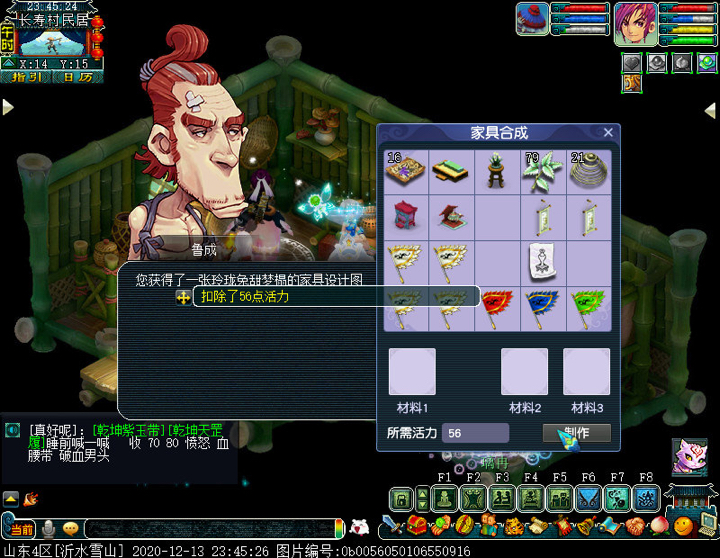Select the blue flame flag item
This screenshot has width=720, height=558.
(543, 309)
